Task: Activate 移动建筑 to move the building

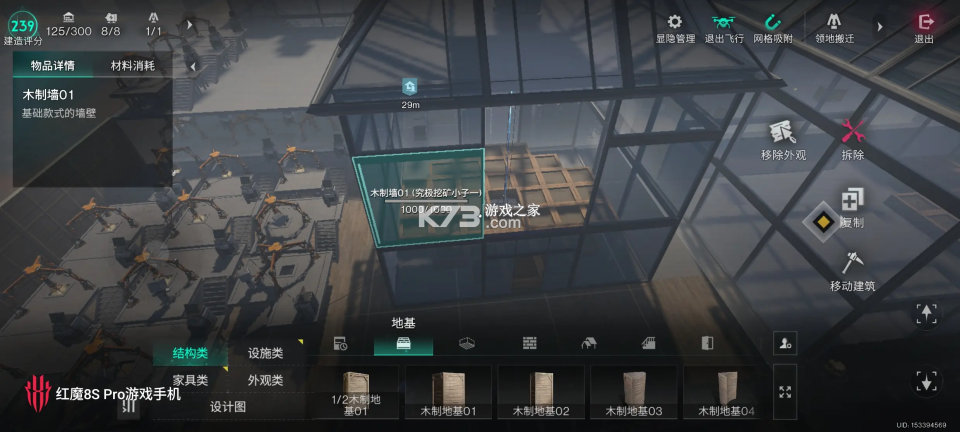Action: [x=852, y=271]
